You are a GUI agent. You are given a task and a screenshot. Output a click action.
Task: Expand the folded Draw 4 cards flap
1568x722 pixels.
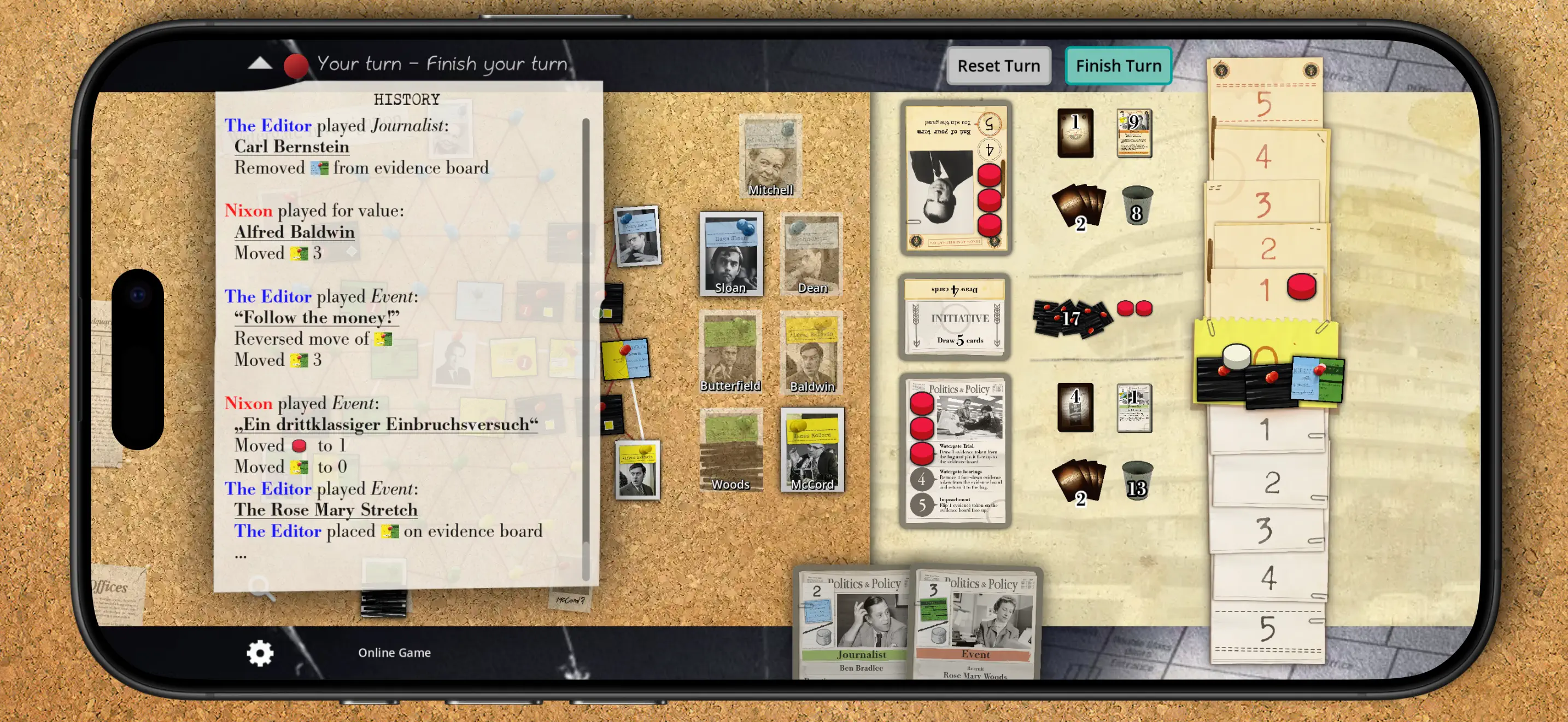tap(956, 290)
